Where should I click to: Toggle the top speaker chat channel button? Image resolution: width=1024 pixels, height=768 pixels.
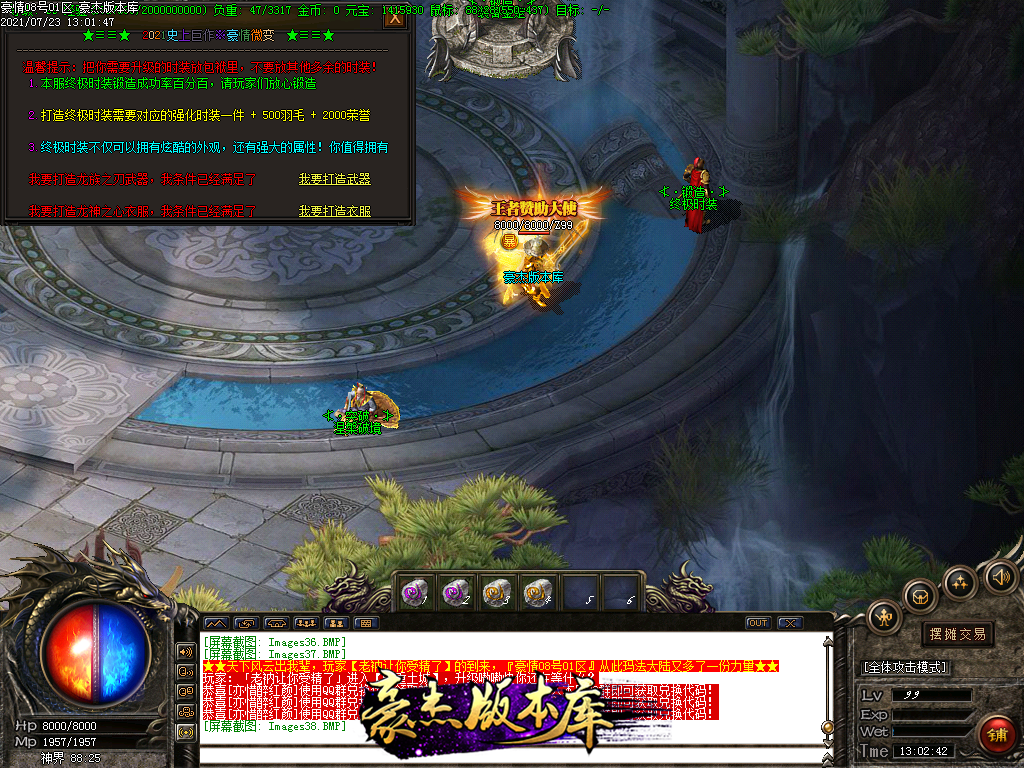(185, 651)
